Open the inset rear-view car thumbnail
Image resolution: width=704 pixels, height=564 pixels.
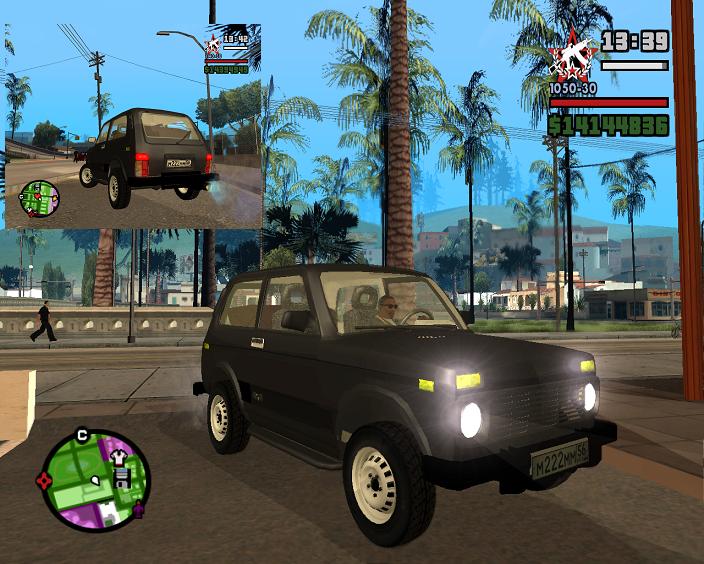[133, 127]
